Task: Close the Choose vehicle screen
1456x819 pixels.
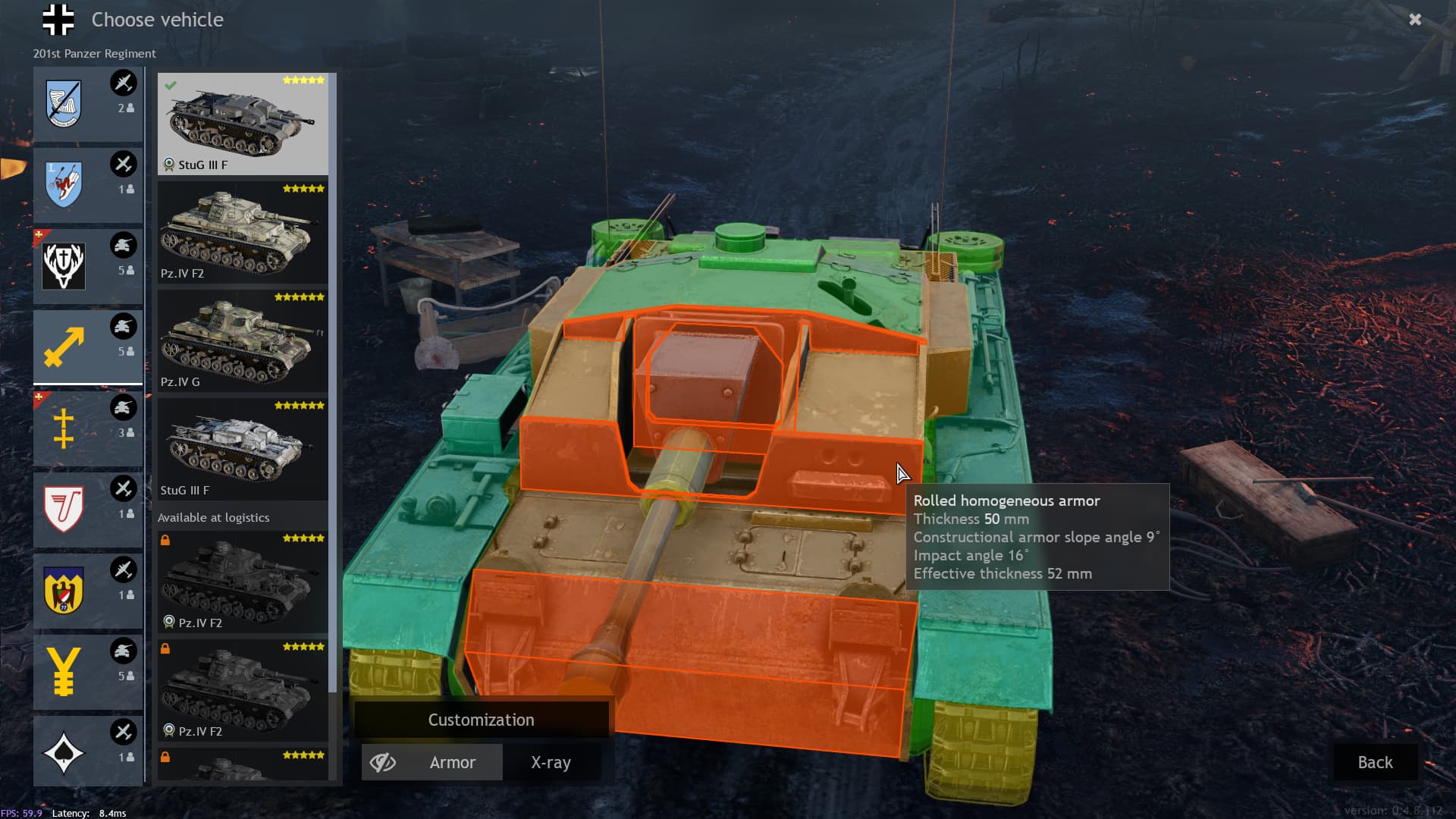Action: pyautogui.click(x=1414, y=20)
